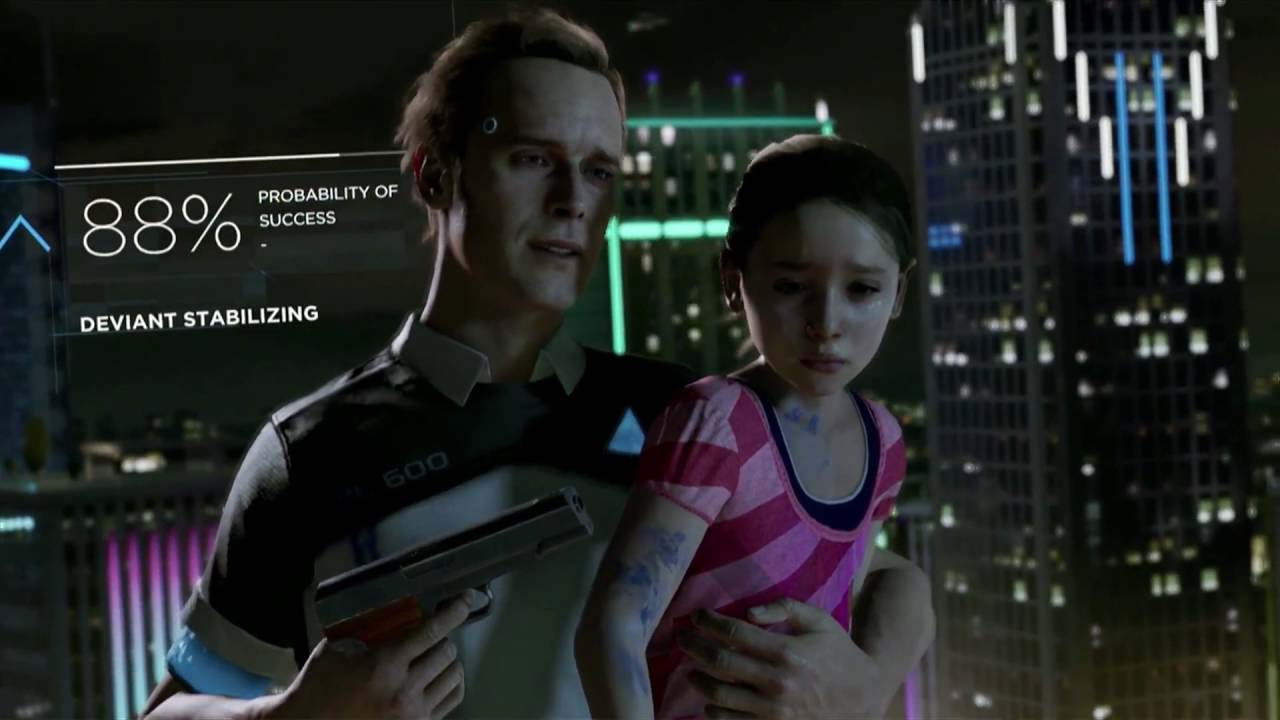1280x720 pixels.
Task: Click the LED ring on the android's temple
Action: pyautogui.click(x=492, y=126)
